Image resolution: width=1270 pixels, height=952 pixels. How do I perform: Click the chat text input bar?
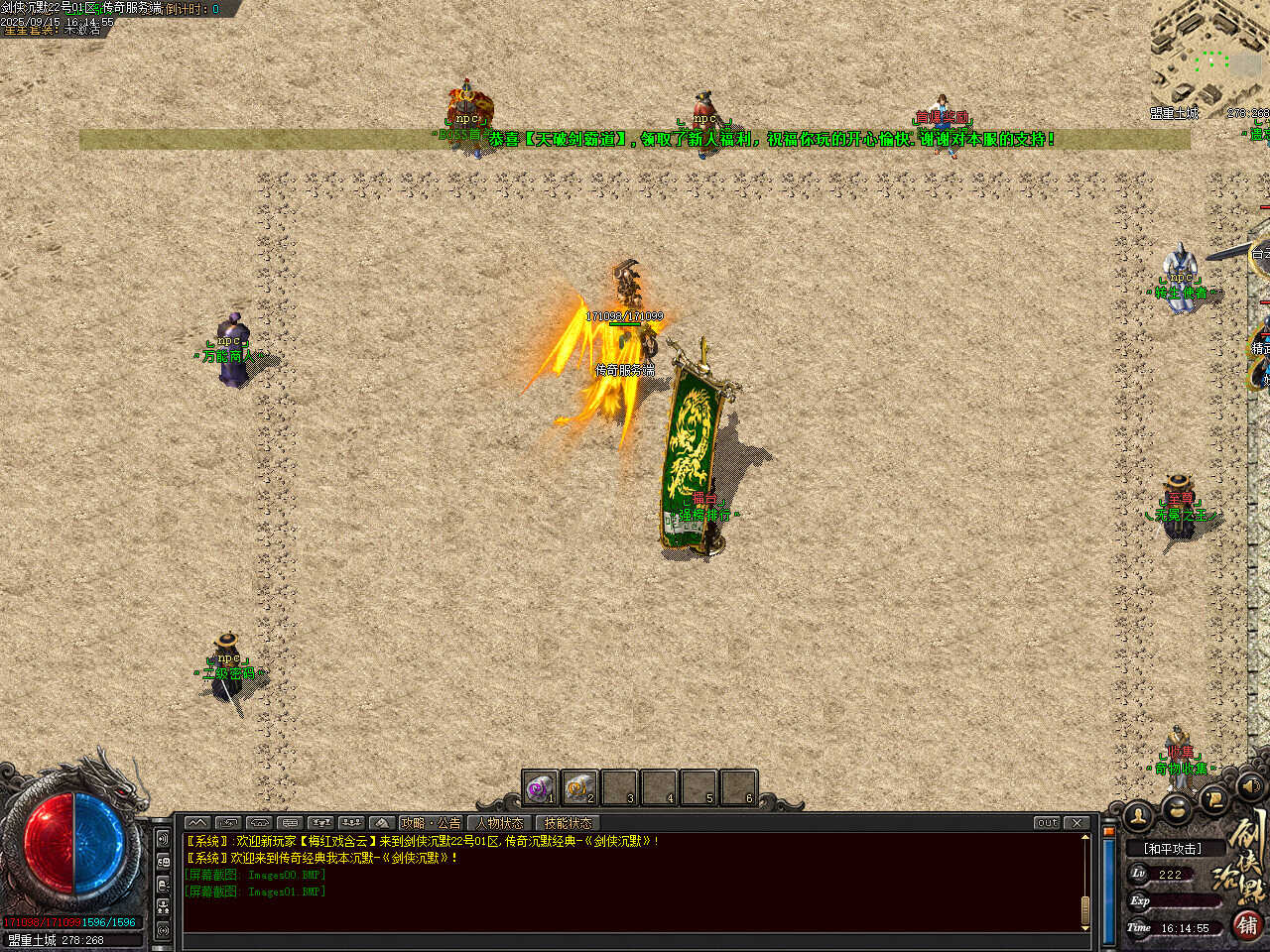[635, 940]
